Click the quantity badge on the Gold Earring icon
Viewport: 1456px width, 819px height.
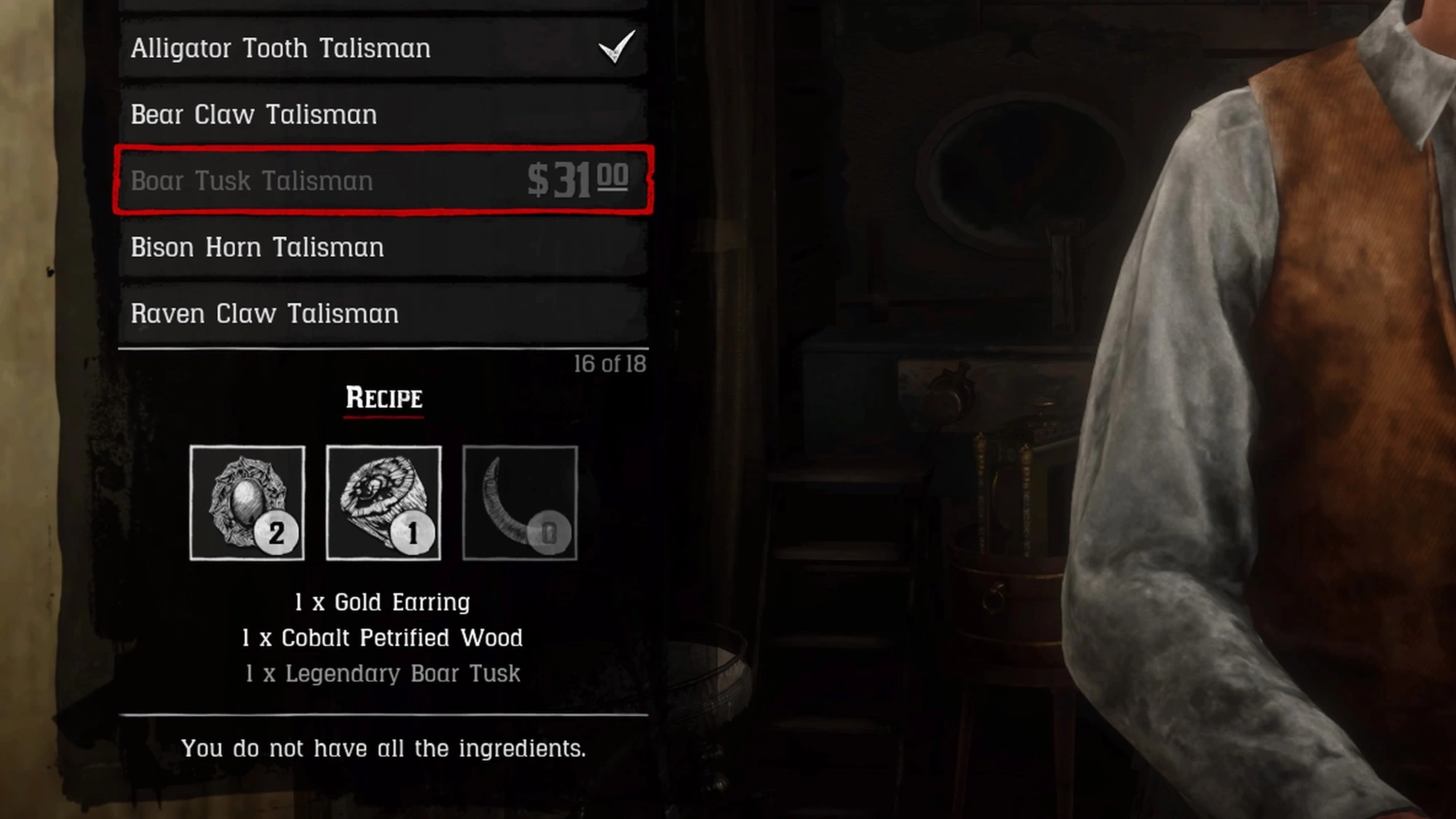pos(277,532)
